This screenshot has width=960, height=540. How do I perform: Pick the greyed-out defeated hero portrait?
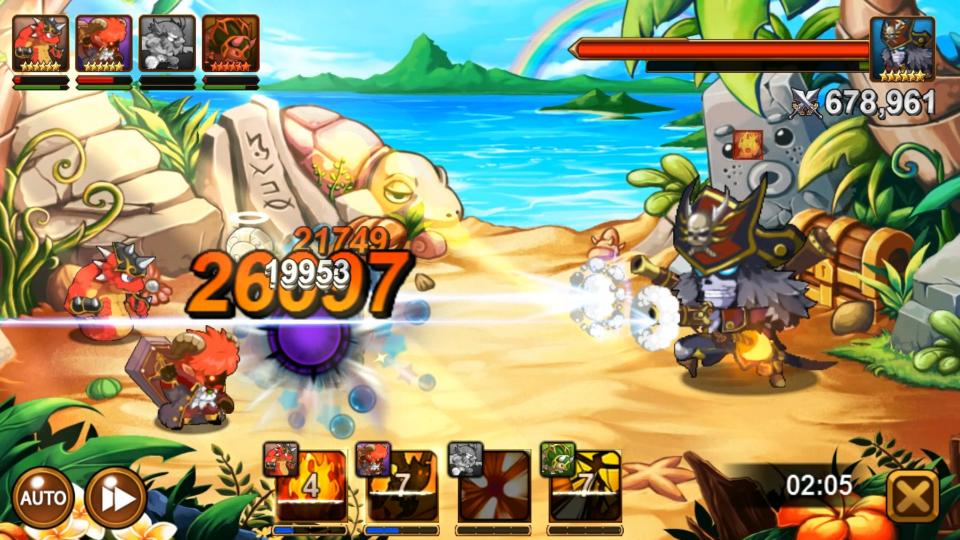click(167, 45)
